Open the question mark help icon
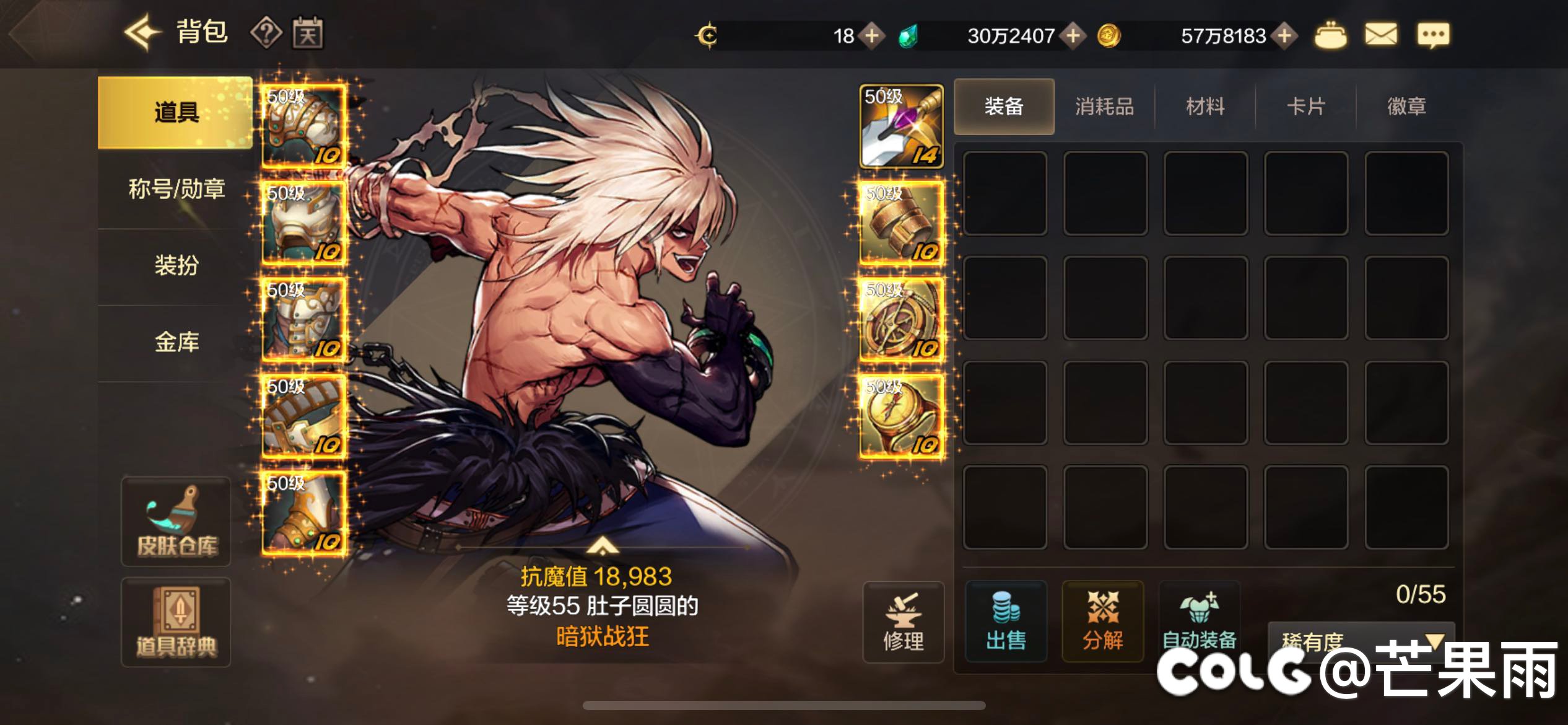The image size is (1568, 725). click(266, 32)
